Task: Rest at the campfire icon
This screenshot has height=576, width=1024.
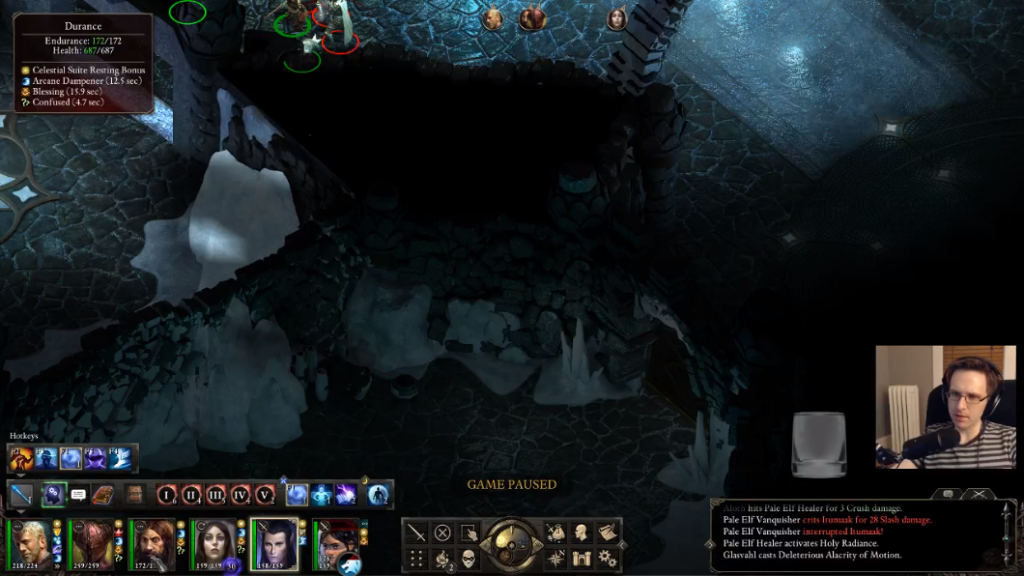Action: 442,558
